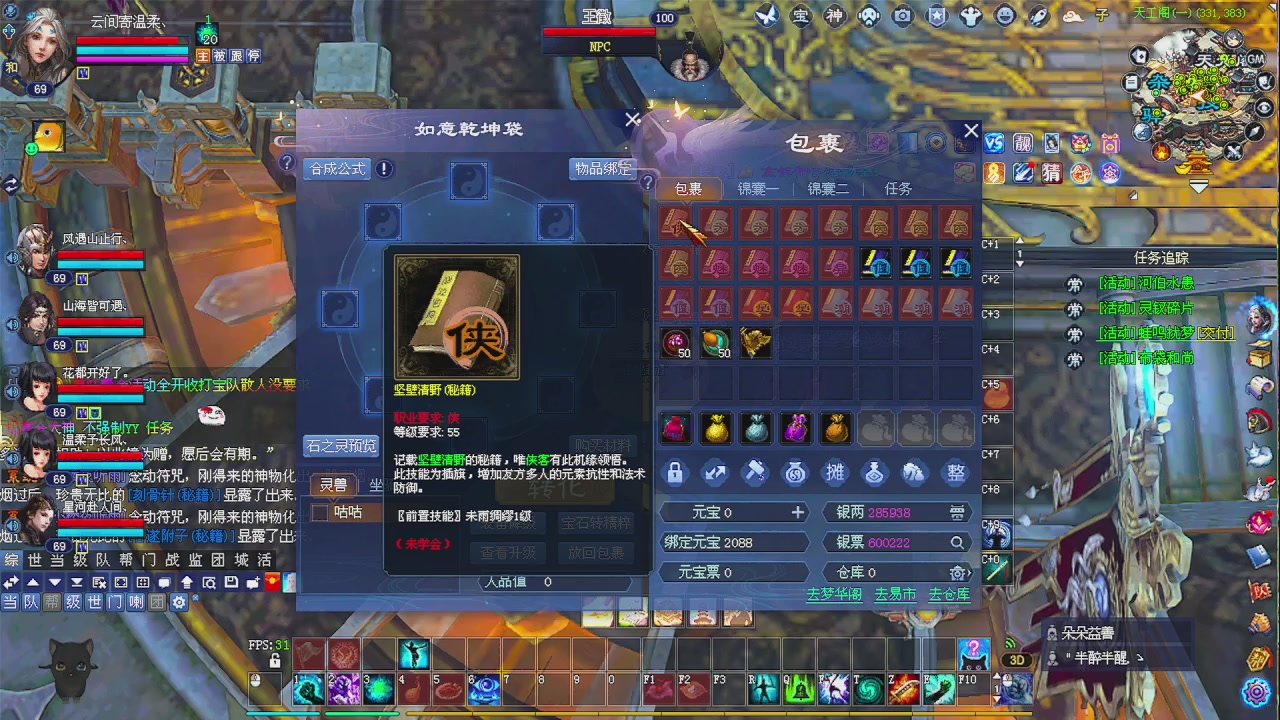Click the exchange arrows icon in the bag
This screenshot has height=720, width=1280.
[715, 473]
